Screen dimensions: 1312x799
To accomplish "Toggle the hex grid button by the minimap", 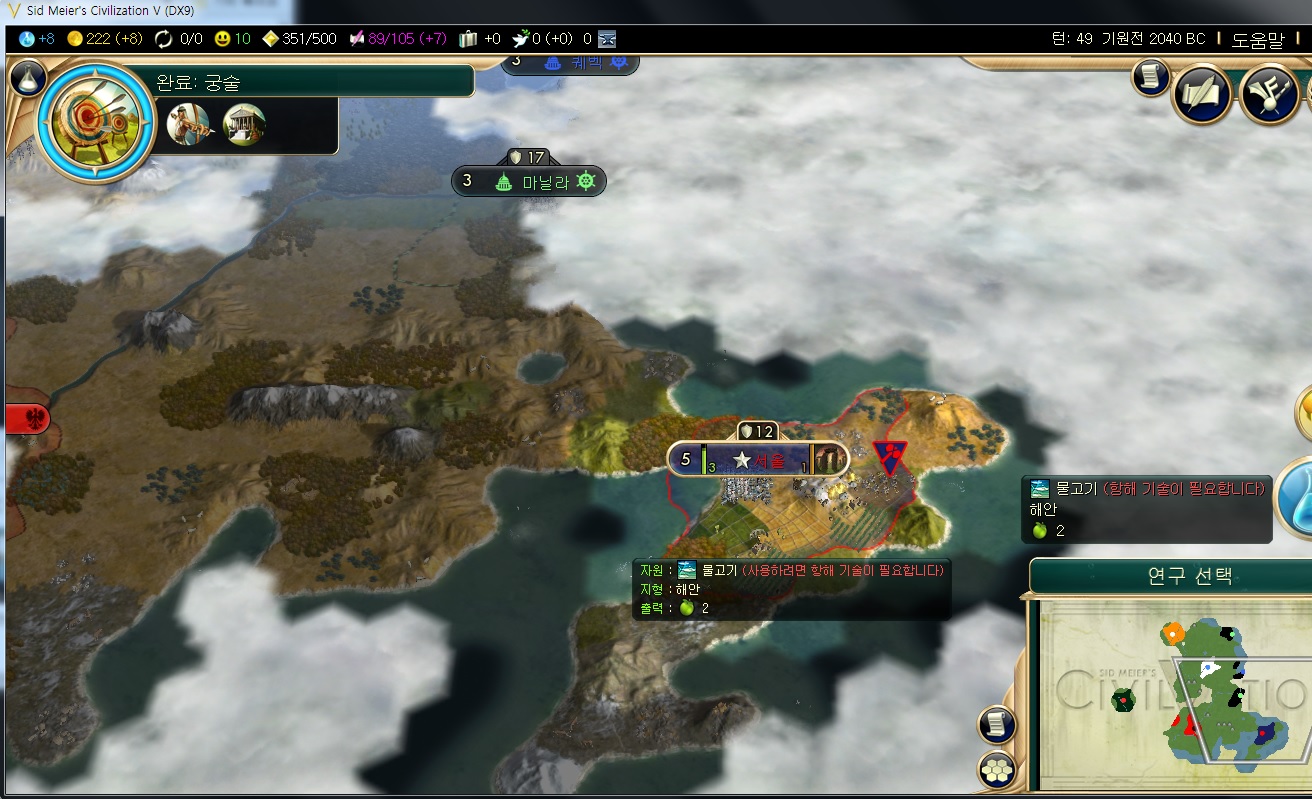I will point(996,769).
